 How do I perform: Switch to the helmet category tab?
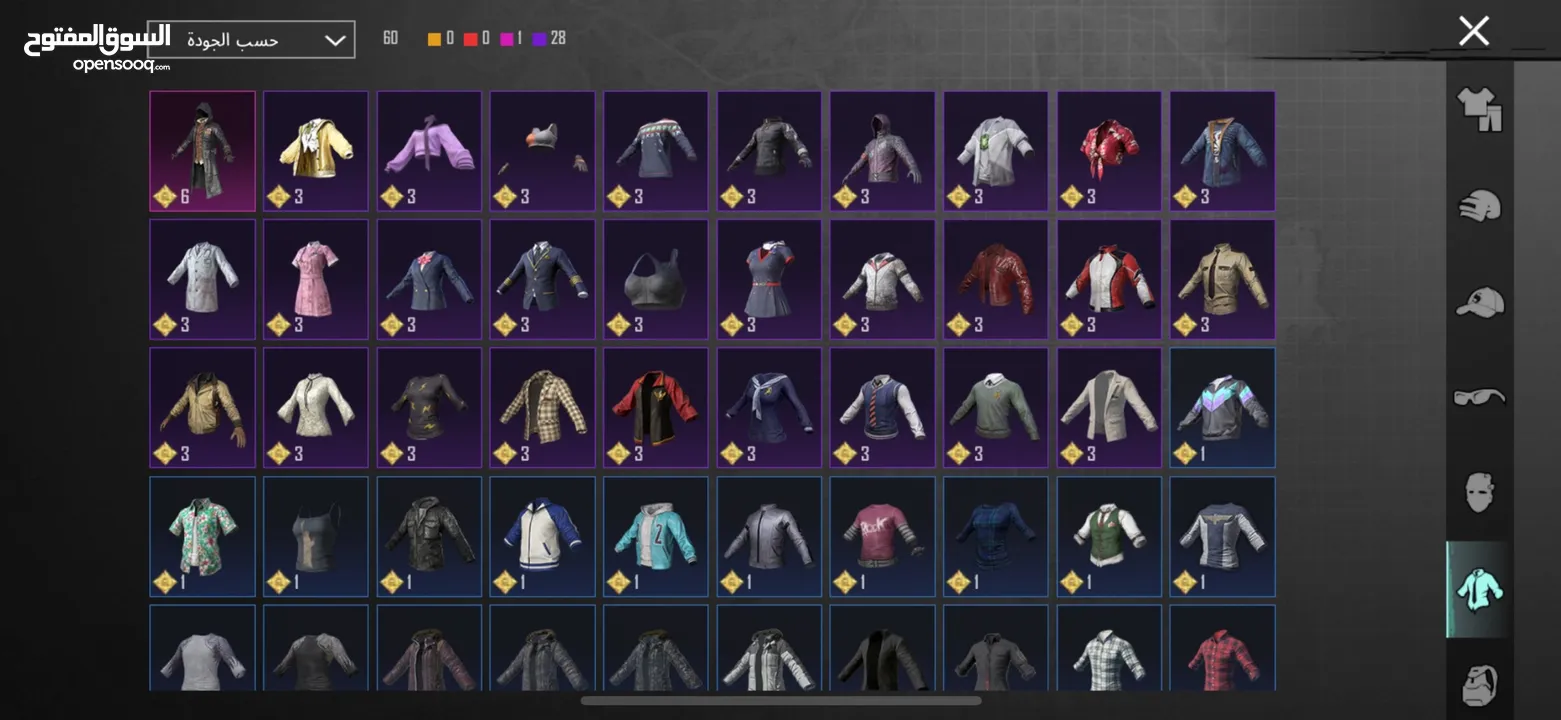pos(1478,206)
